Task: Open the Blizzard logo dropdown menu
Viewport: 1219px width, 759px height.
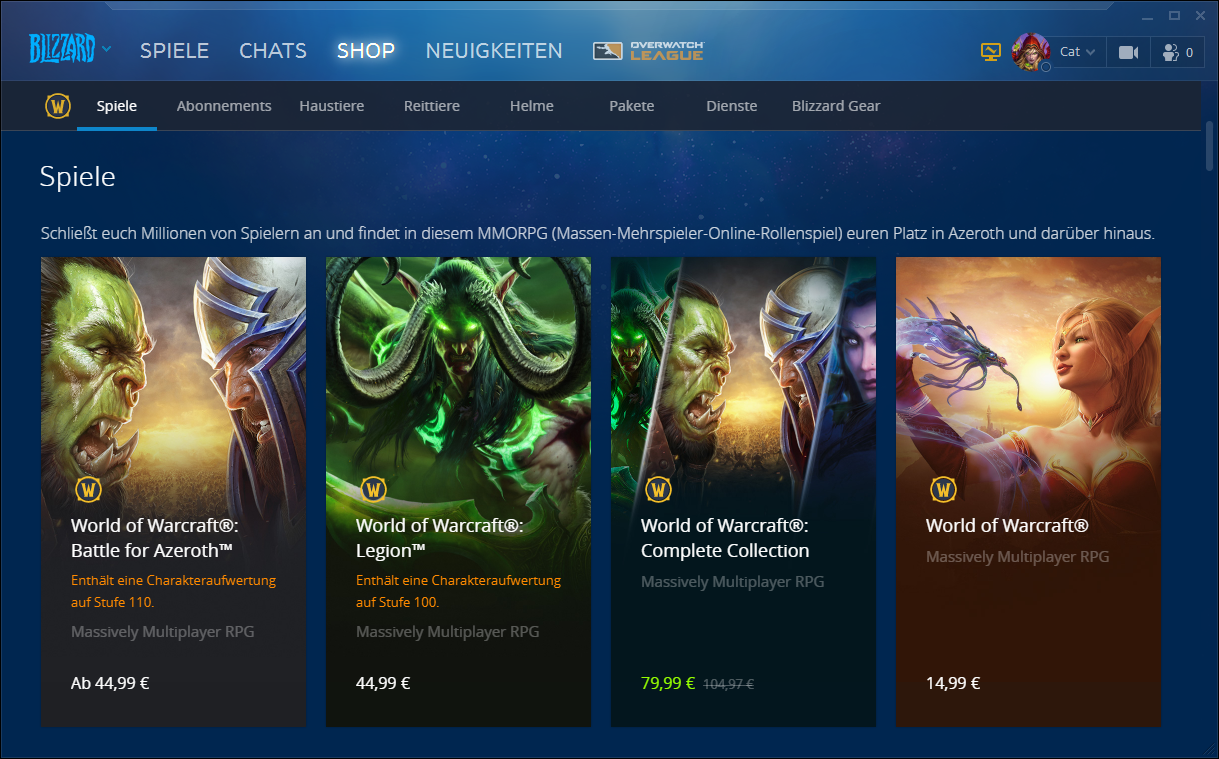Action: (70, 49)
